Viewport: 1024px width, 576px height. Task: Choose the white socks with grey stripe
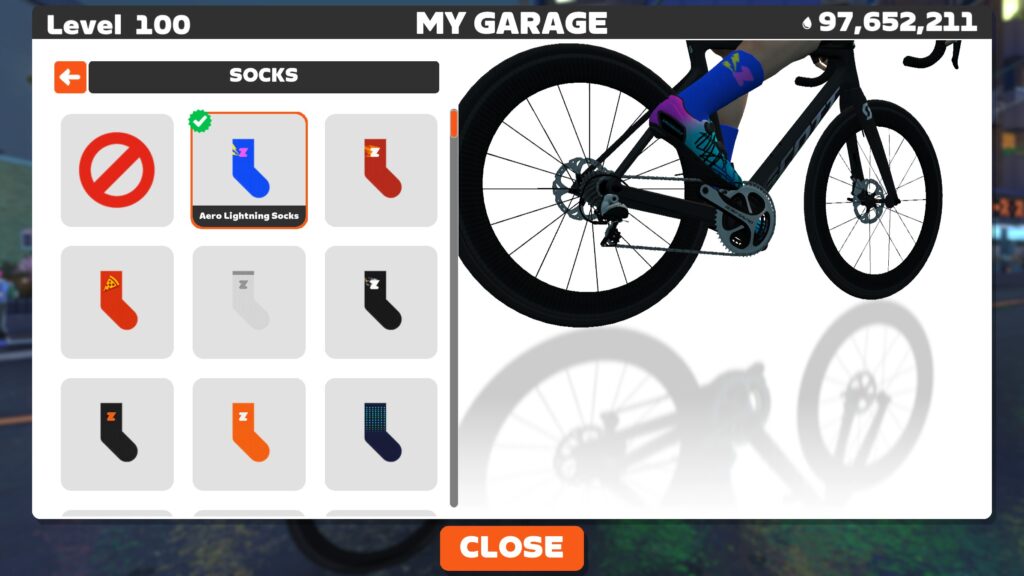point(249,302)
